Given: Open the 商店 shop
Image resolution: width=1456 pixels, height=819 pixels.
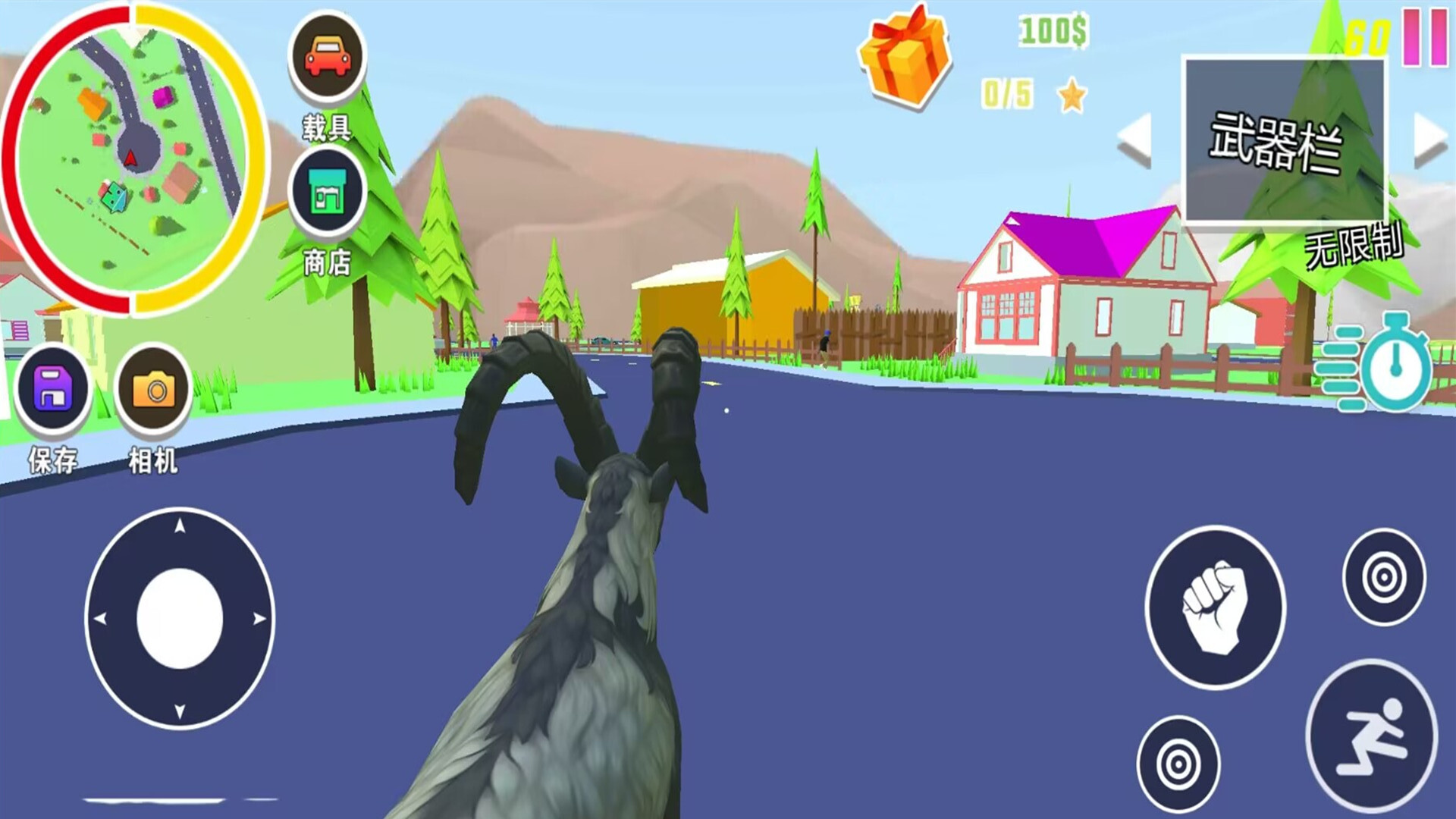Looking at the screenshot, I should [327, 191].
